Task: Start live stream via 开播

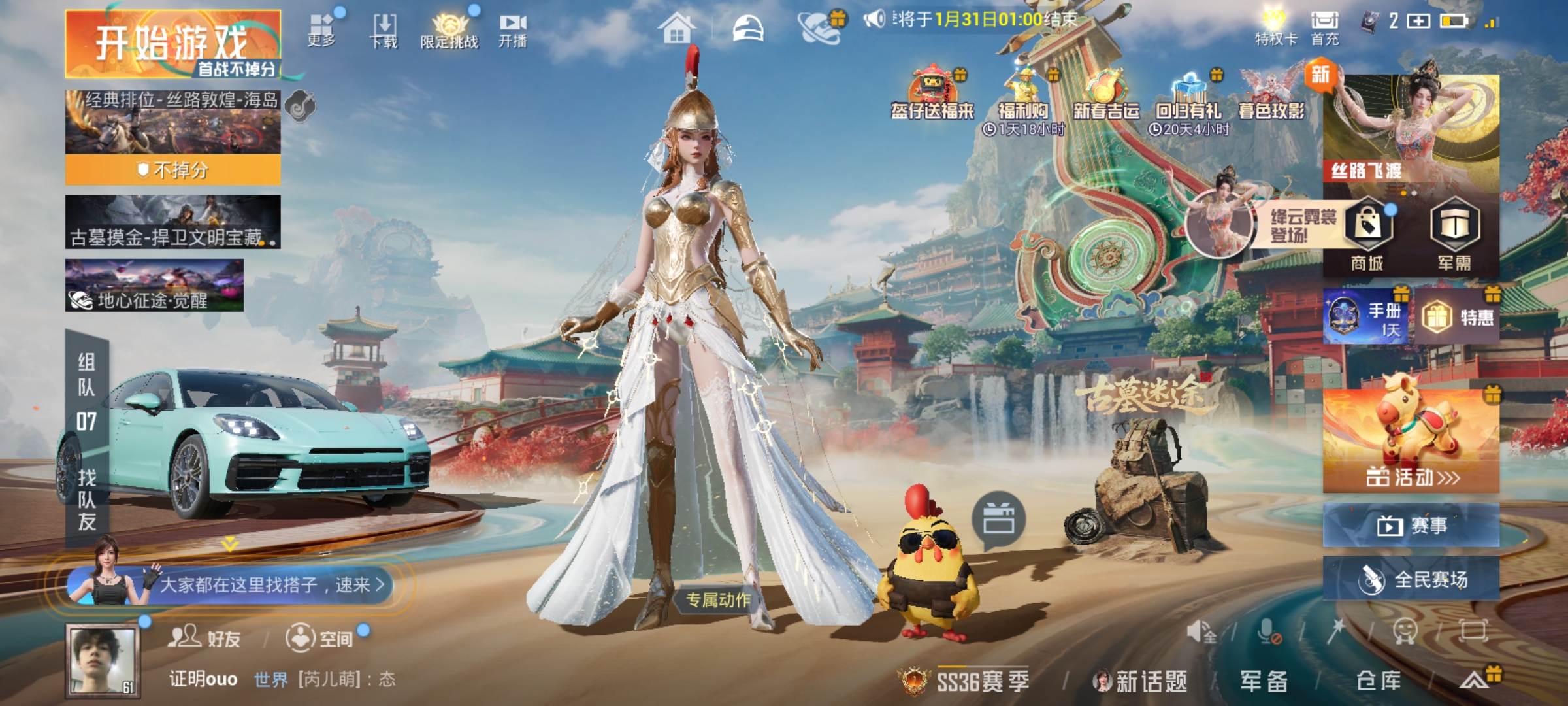Action: (513, 31)
